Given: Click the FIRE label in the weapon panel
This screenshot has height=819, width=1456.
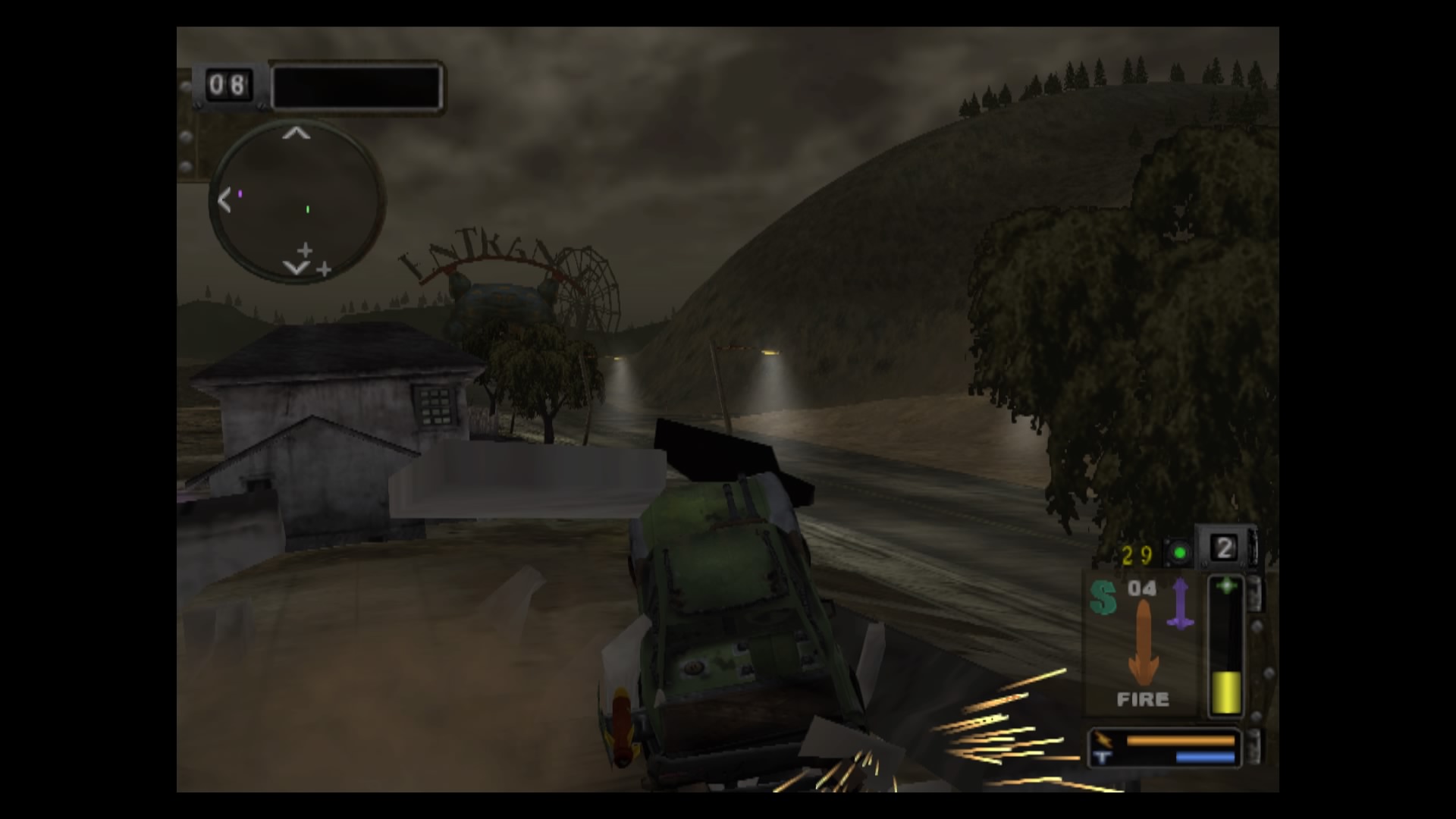Looking at the screenshot, I should point(1144,698).
